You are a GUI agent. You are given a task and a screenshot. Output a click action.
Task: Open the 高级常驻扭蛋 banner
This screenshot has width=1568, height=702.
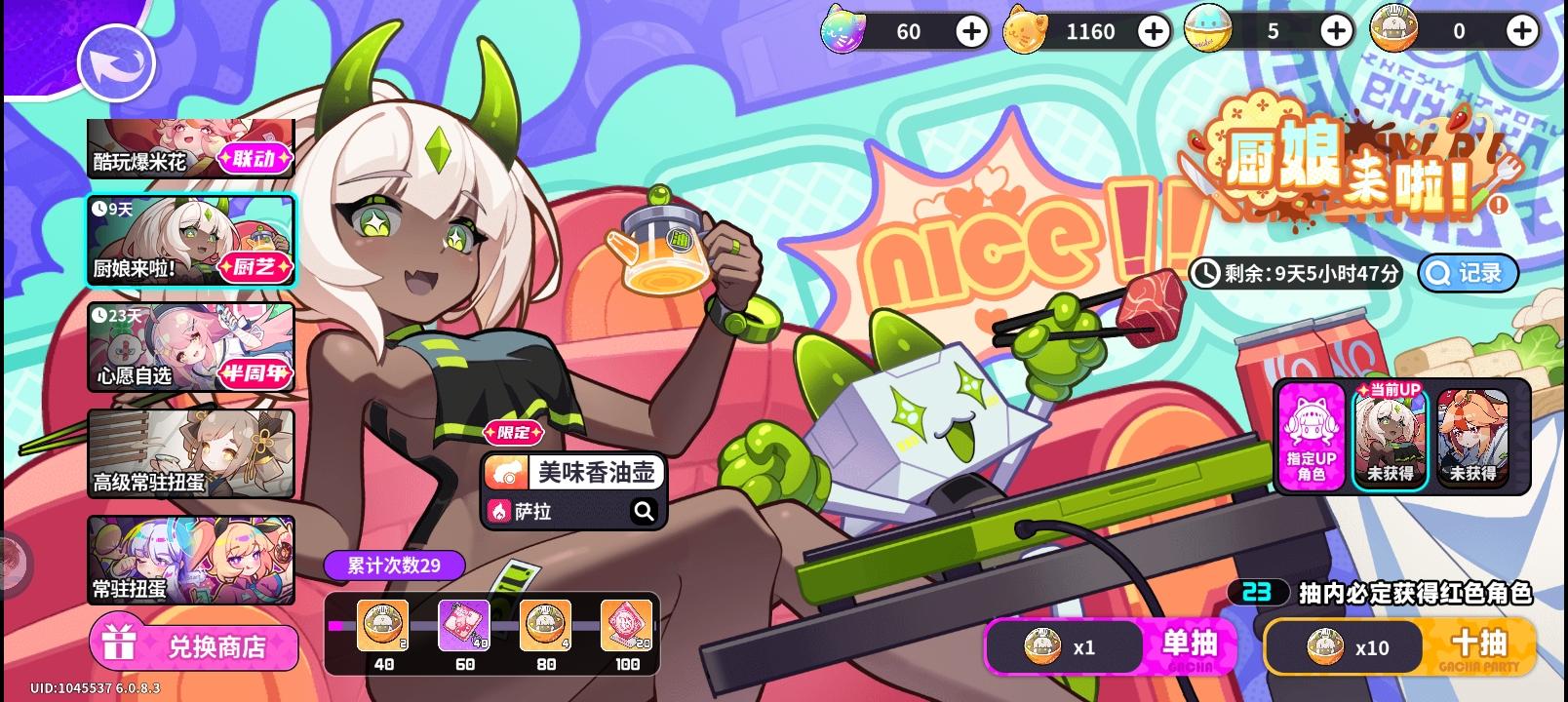point(190,454)
